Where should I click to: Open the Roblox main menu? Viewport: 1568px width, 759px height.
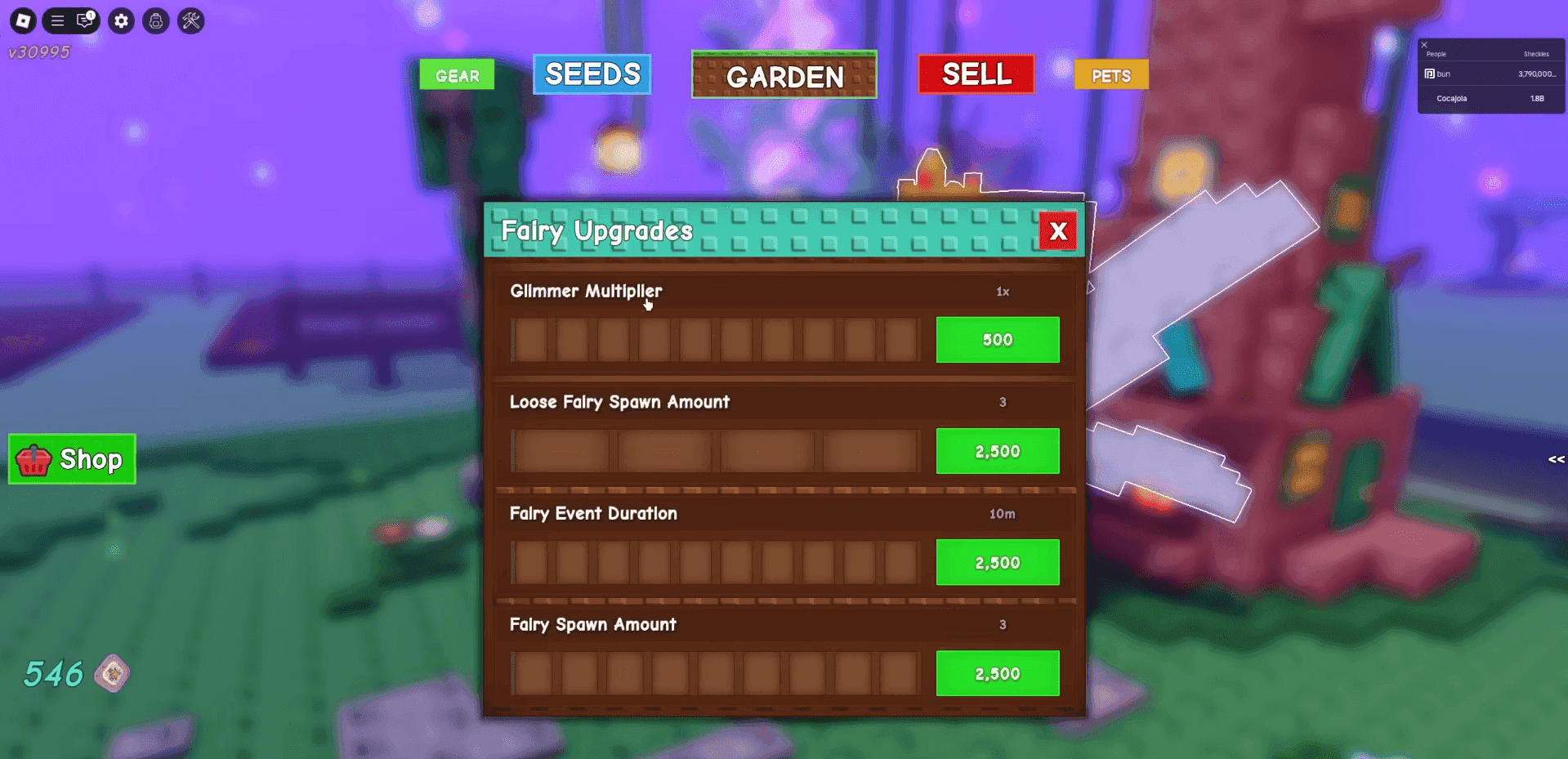[x=23, y=20]
